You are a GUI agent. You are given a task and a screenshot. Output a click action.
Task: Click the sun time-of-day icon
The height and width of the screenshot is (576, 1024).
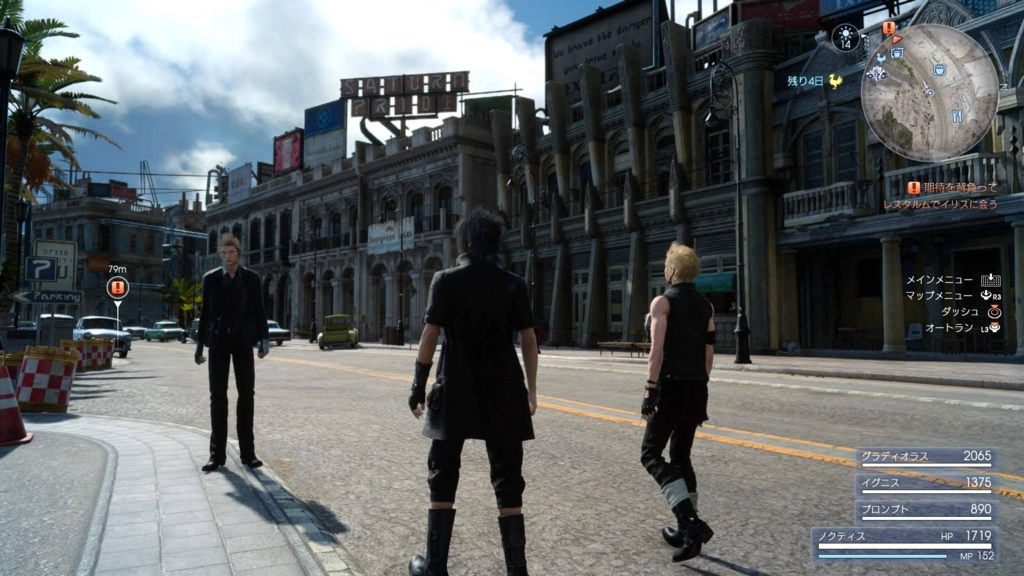pos(846,36)
